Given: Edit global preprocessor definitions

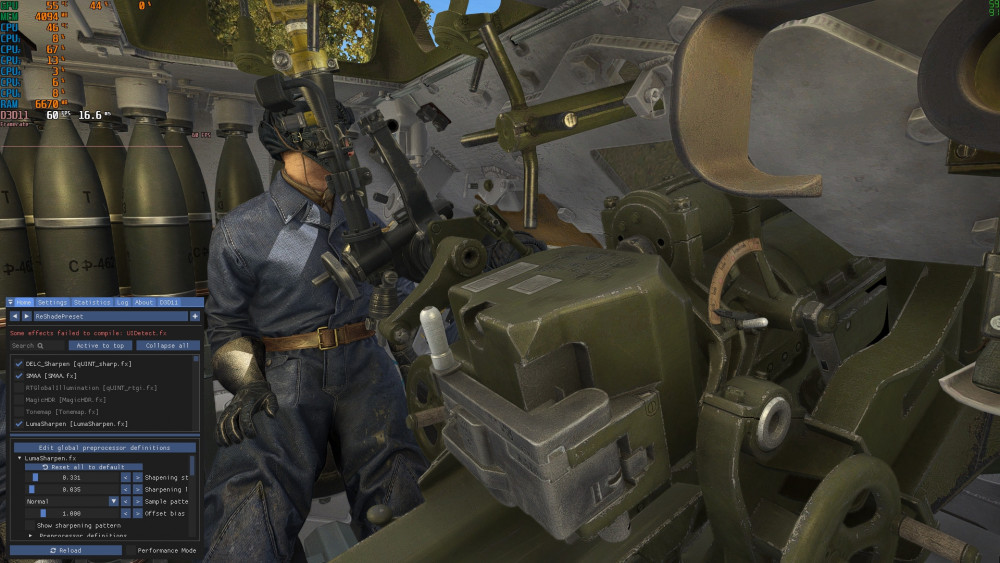Looking at the screenshot, I should (103, 447).
